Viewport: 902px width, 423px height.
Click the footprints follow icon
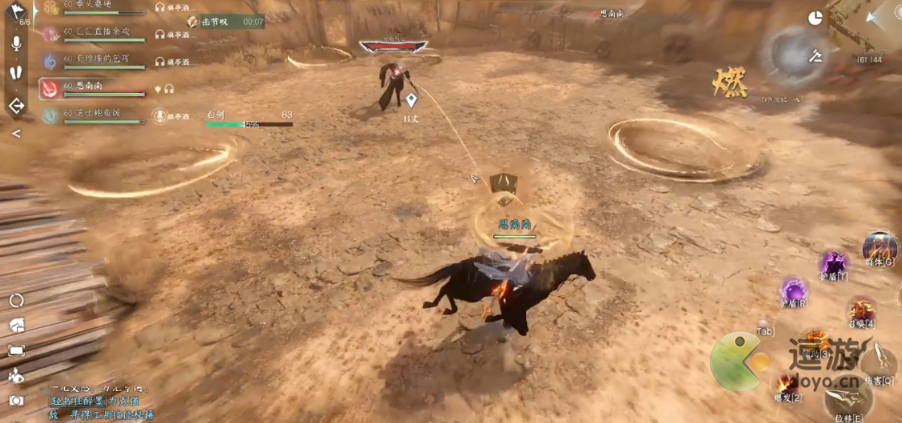(17, 73)
